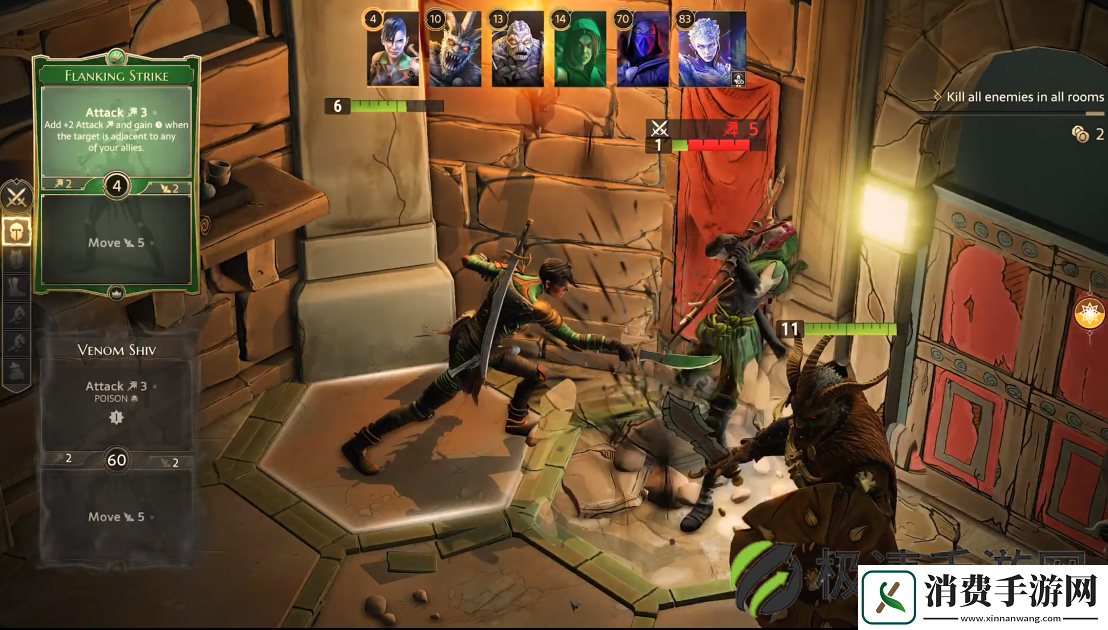Switch to the highlighted helmet tab

[16, 229]
